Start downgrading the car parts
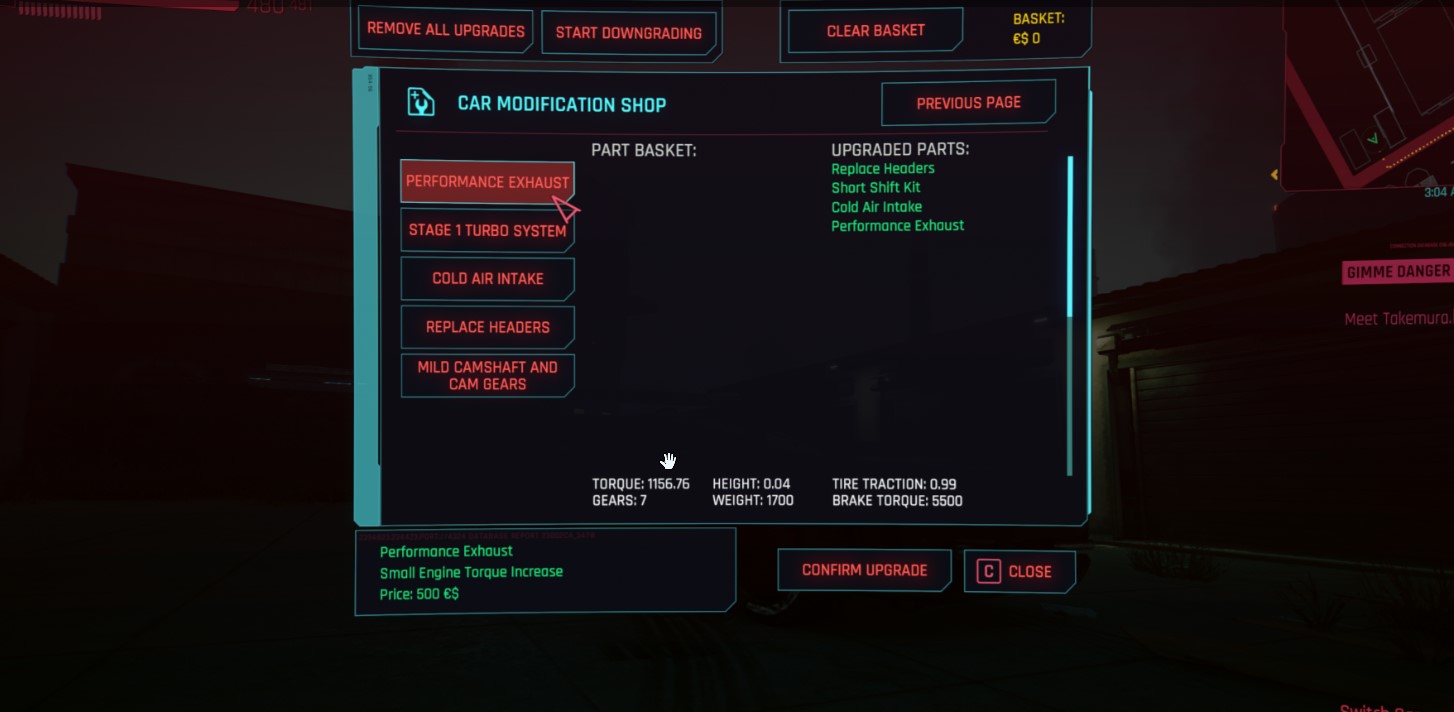 pyautogui.click(x=628, y=32)
